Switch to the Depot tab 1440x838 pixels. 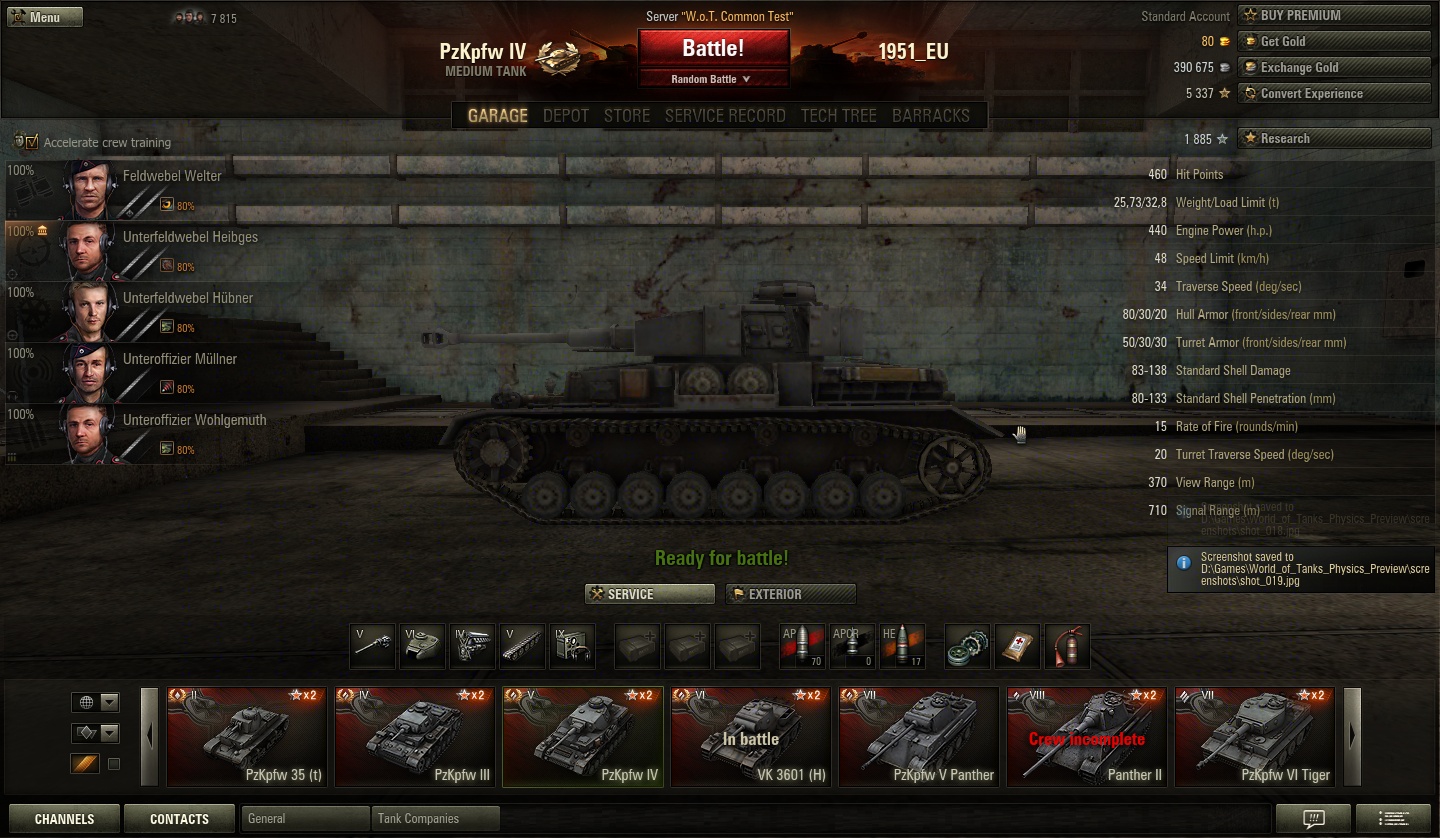(565, 115)
